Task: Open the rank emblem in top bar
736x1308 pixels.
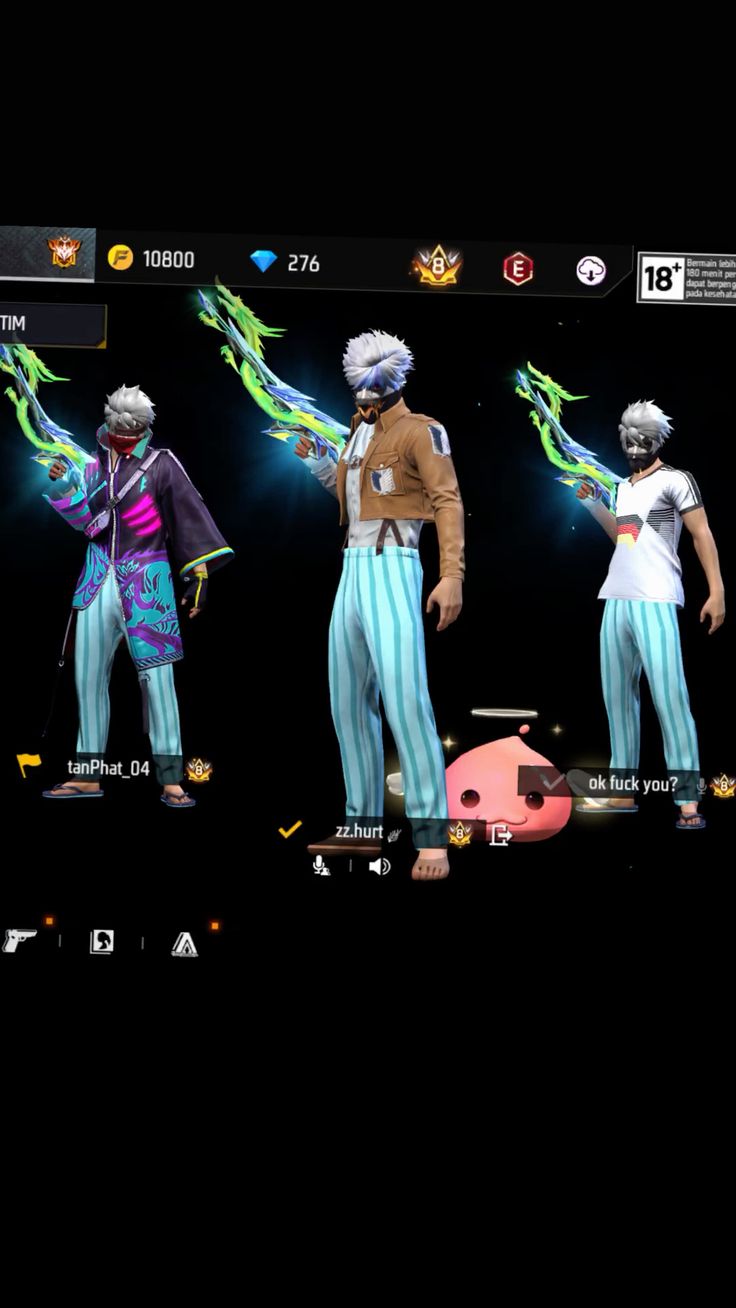Action: [64, 252]
